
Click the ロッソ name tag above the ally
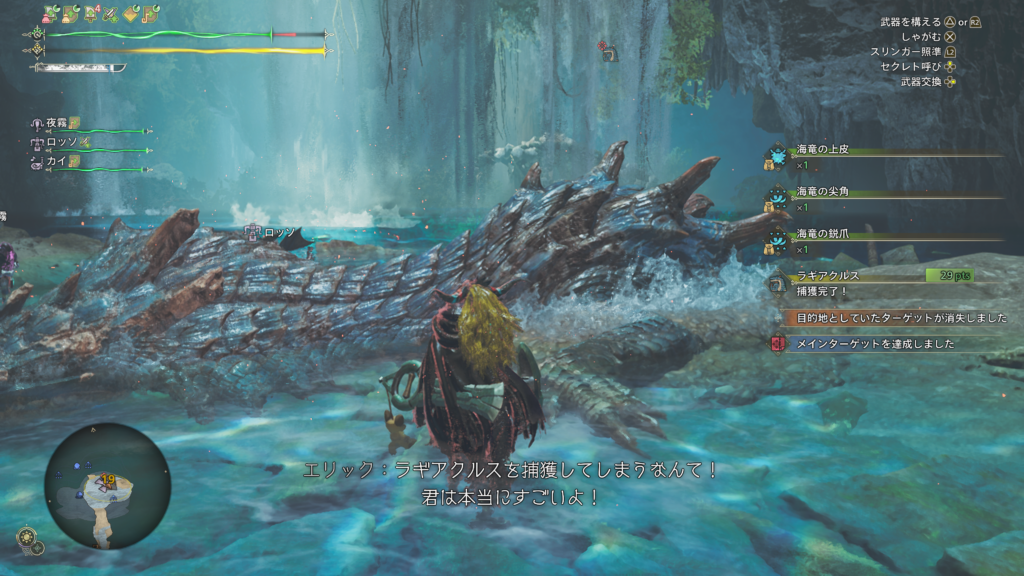click(x=274, y=233)
